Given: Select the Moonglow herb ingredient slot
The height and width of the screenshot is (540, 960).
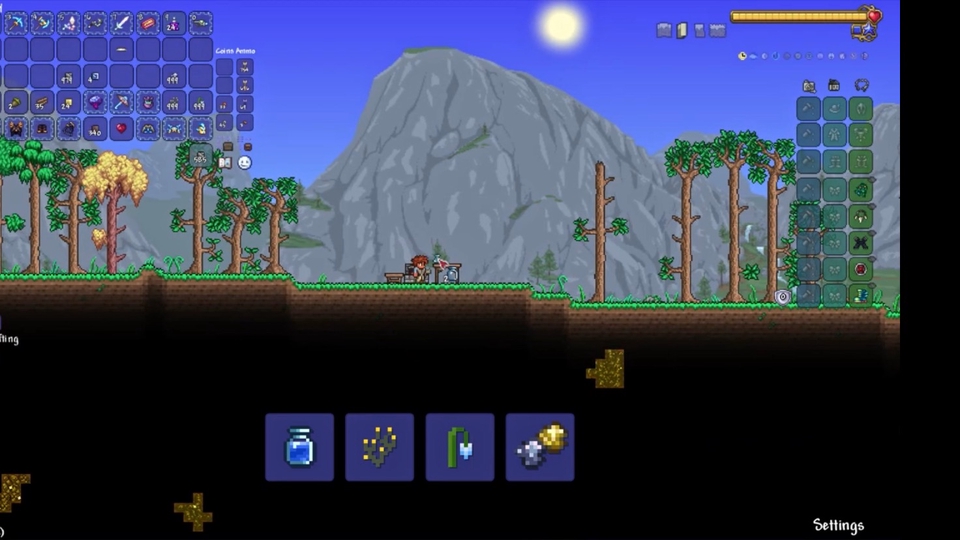Looking at the screenshot, I should tap(460, 447).
